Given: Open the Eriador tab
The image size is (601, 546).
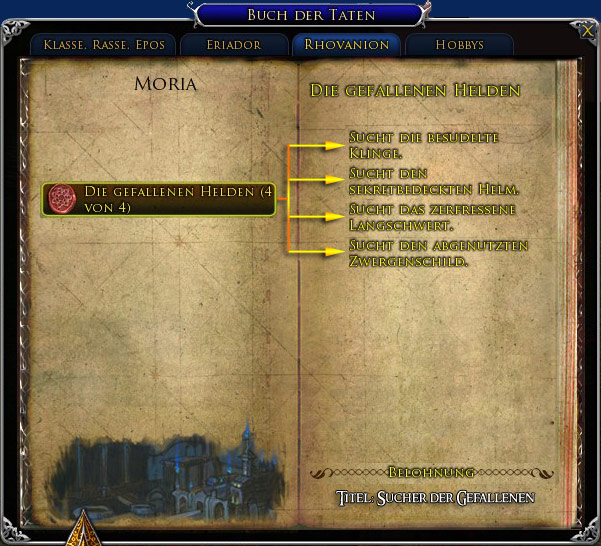Looking at the screenshot, I should 234,45.
